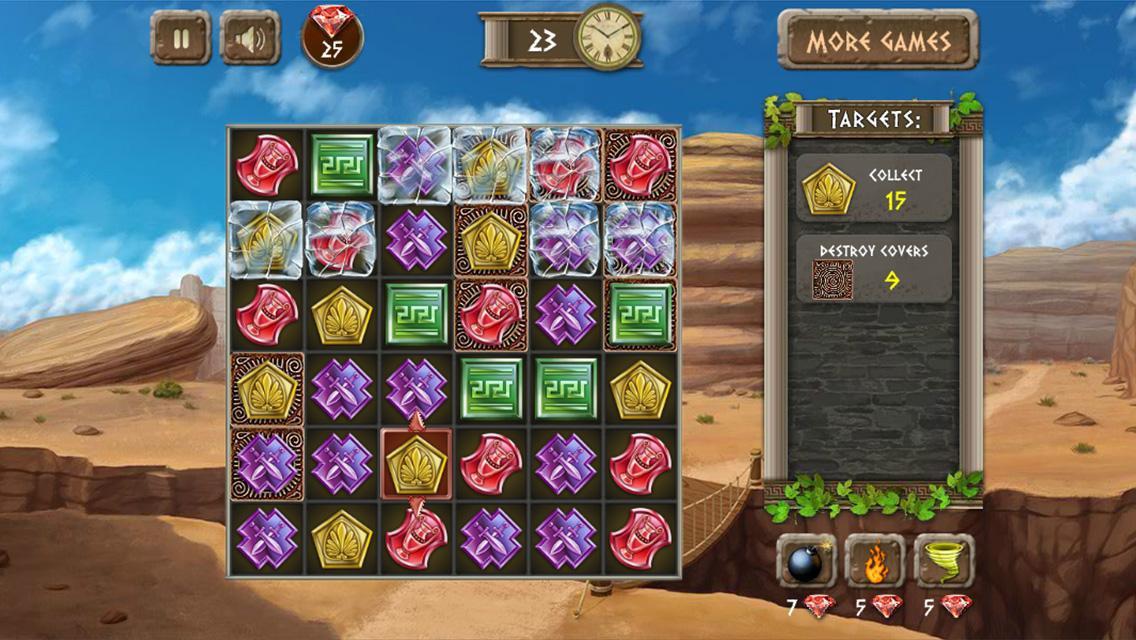This screenshot has width=1136, height=640.
Task: Activate the bomb power-up
Action: [806, 562]
